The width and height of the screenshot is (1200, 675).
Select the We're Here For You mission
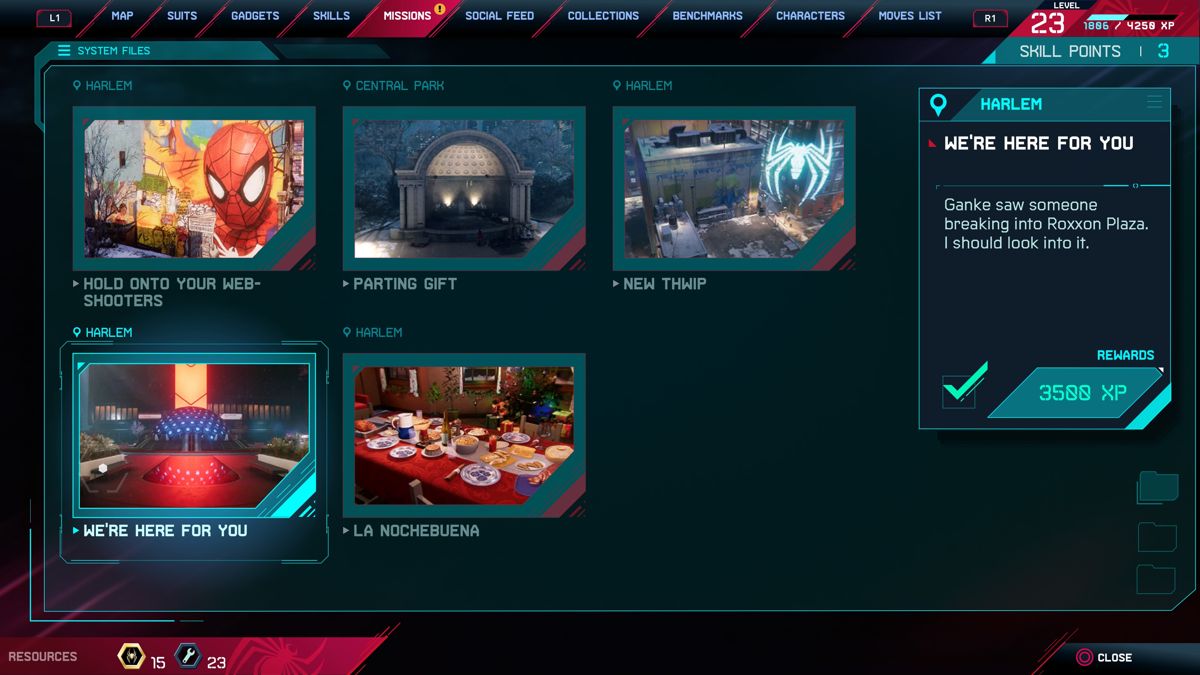[194, 436]
